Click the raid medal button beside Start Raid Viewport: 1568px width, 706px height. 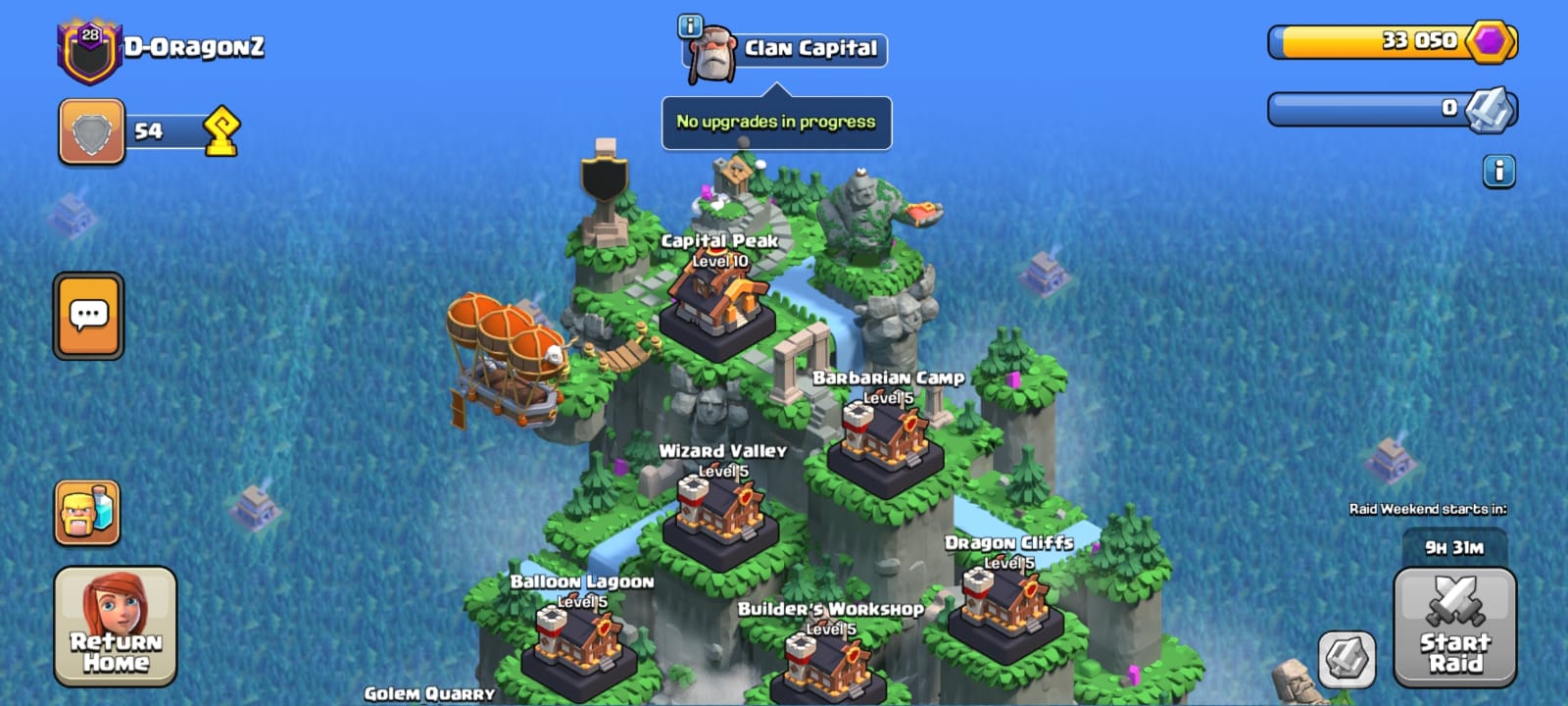click(x=1347, y=659)
